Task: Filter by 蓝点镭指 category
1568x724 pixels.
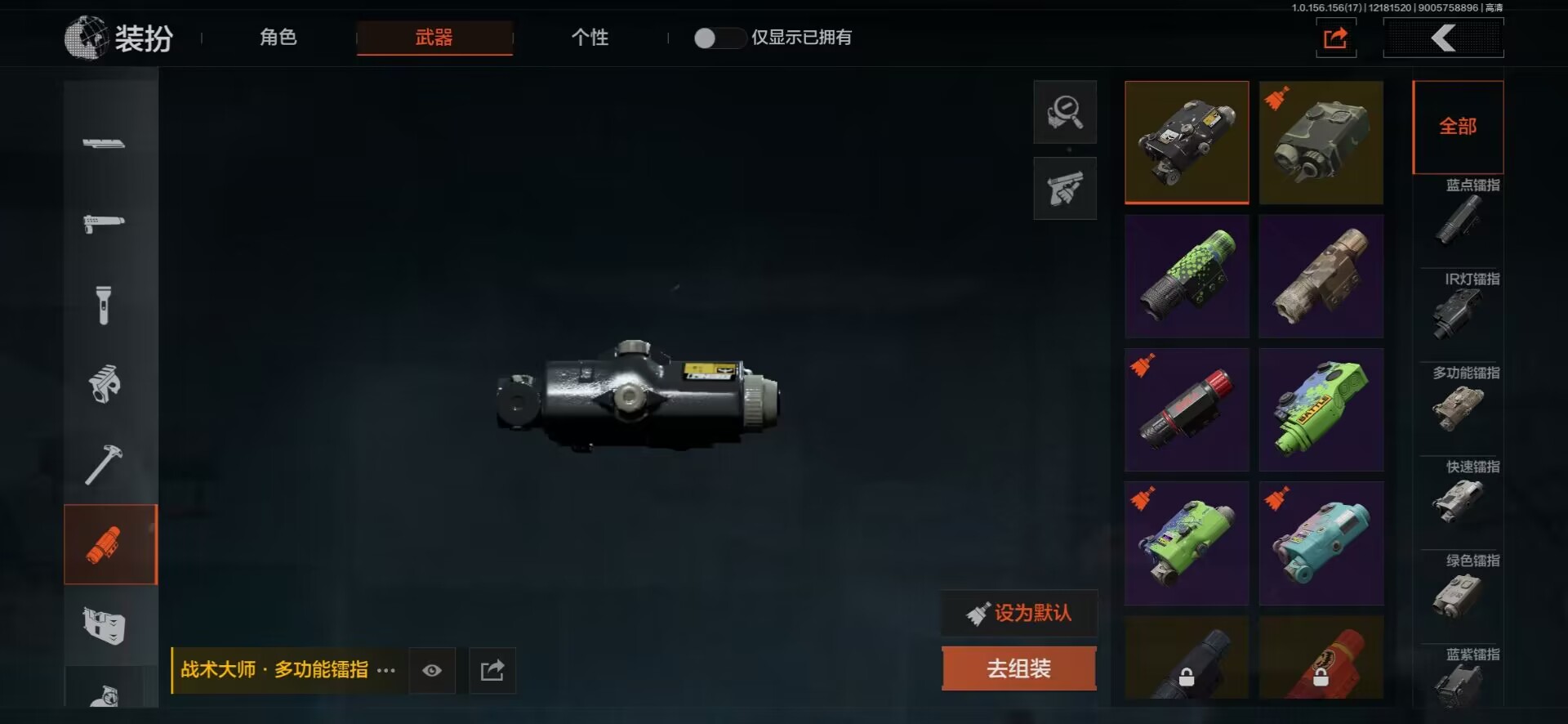Action: [1461, 212]
